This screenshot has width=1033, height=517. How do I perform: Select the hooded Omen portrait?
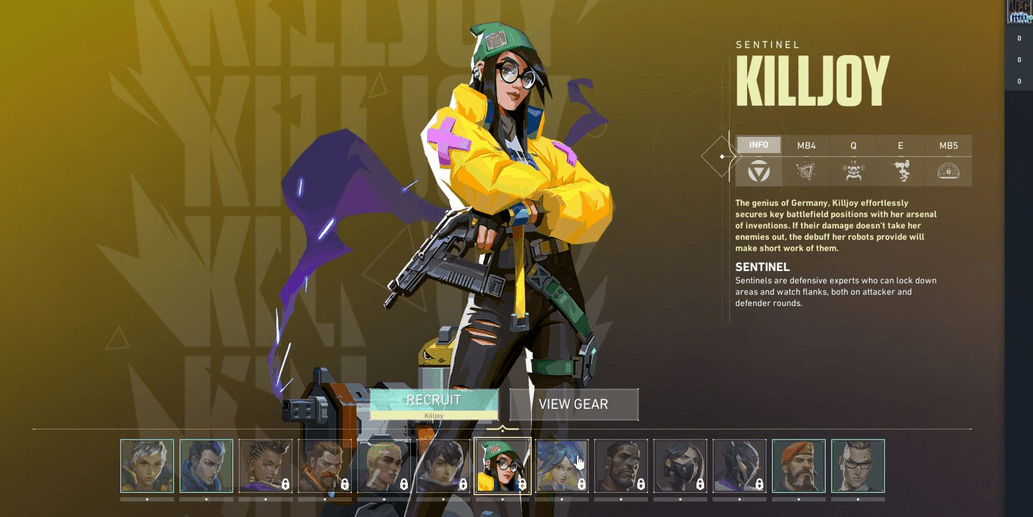point(739,466)
